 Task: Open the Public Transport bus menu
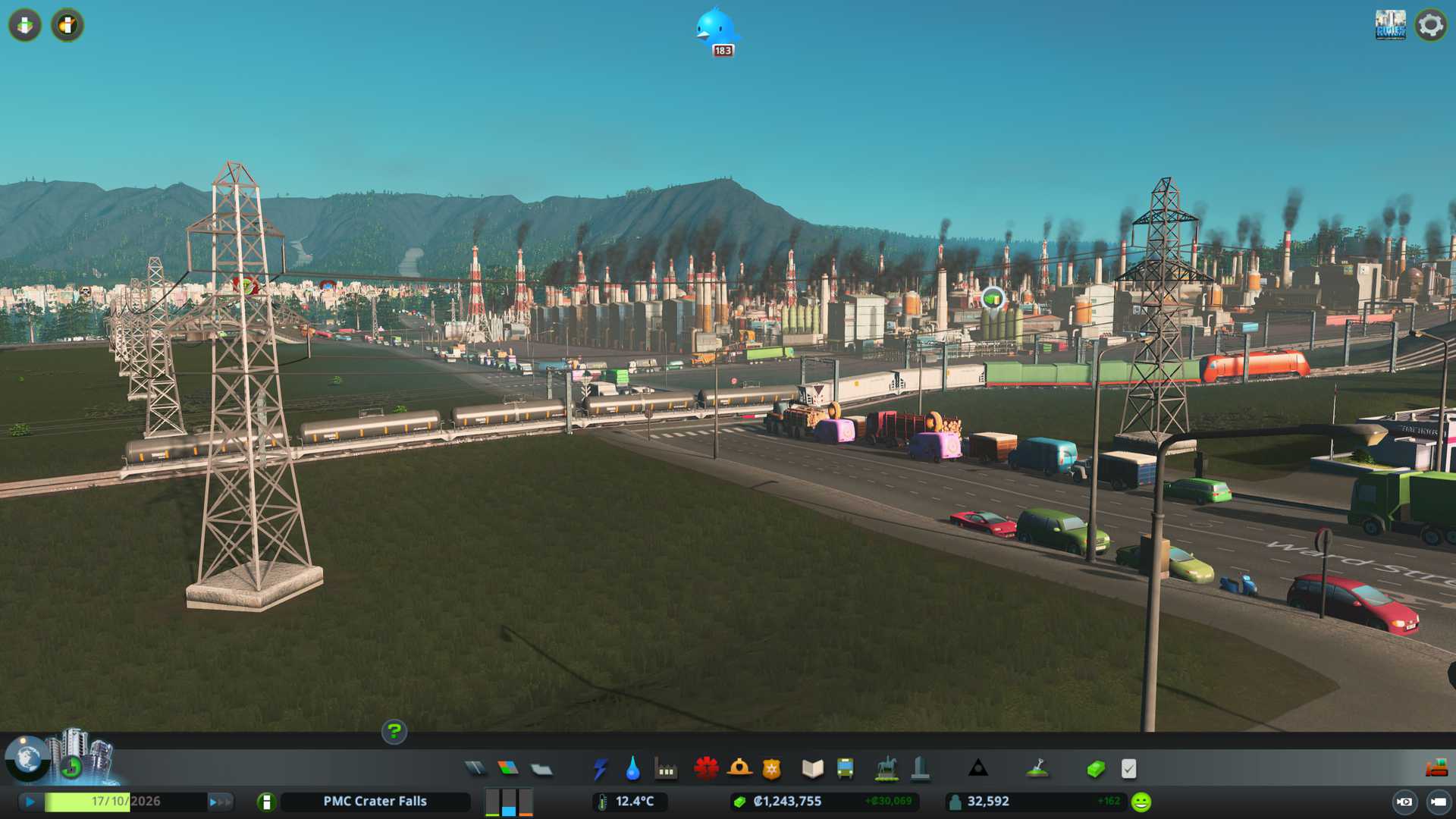click(x=845, y=769)
